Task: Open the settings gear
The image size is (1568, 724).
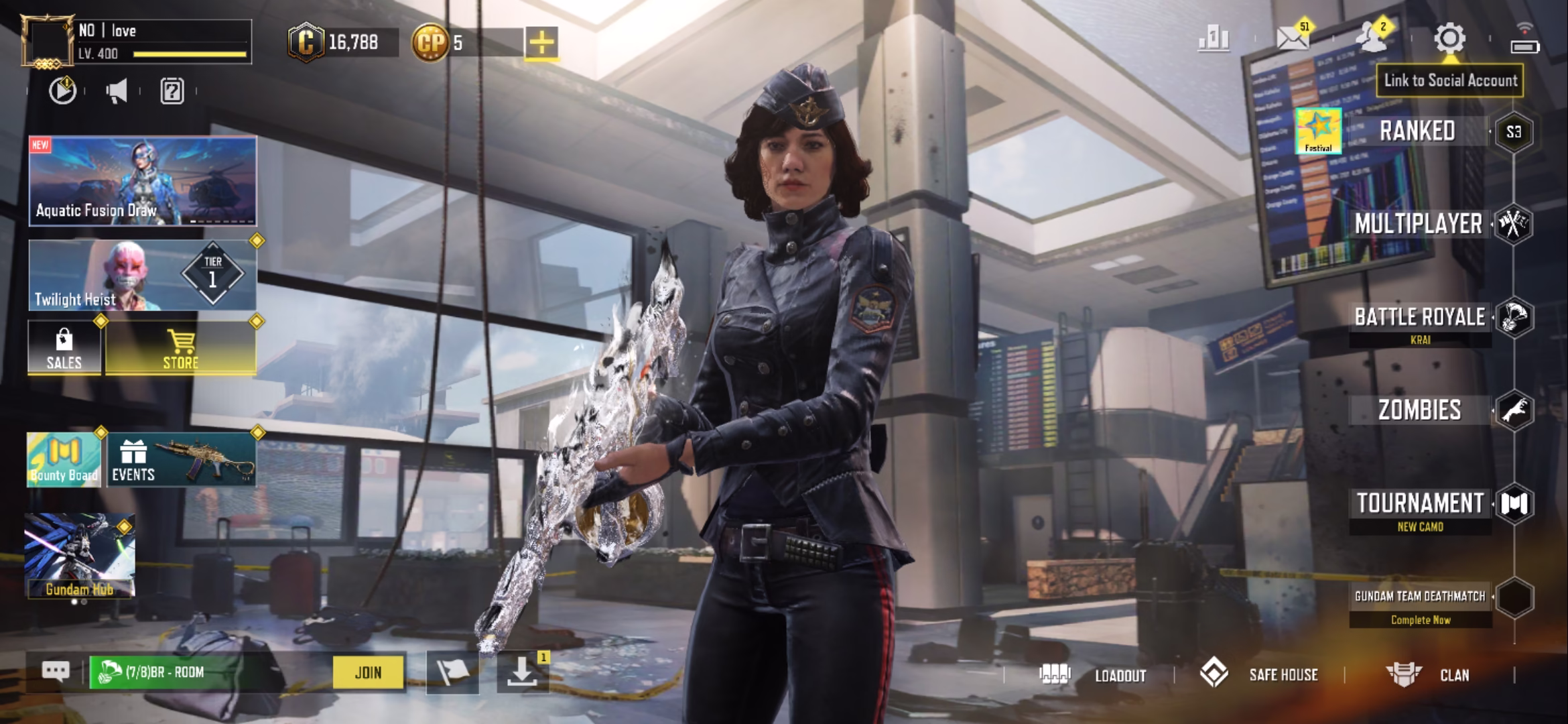Action: point(1449,39)
